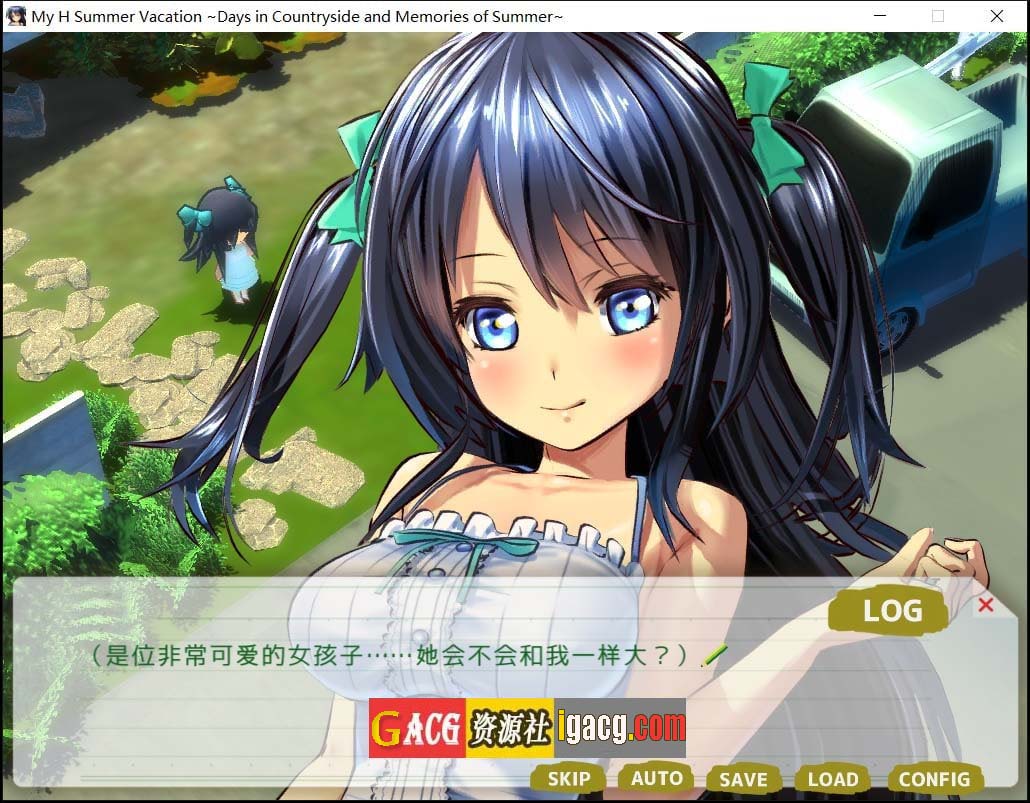Hide the dialogue box with red X
Viewport: 1030px width, 803px height.
click(x=986, y=605)
